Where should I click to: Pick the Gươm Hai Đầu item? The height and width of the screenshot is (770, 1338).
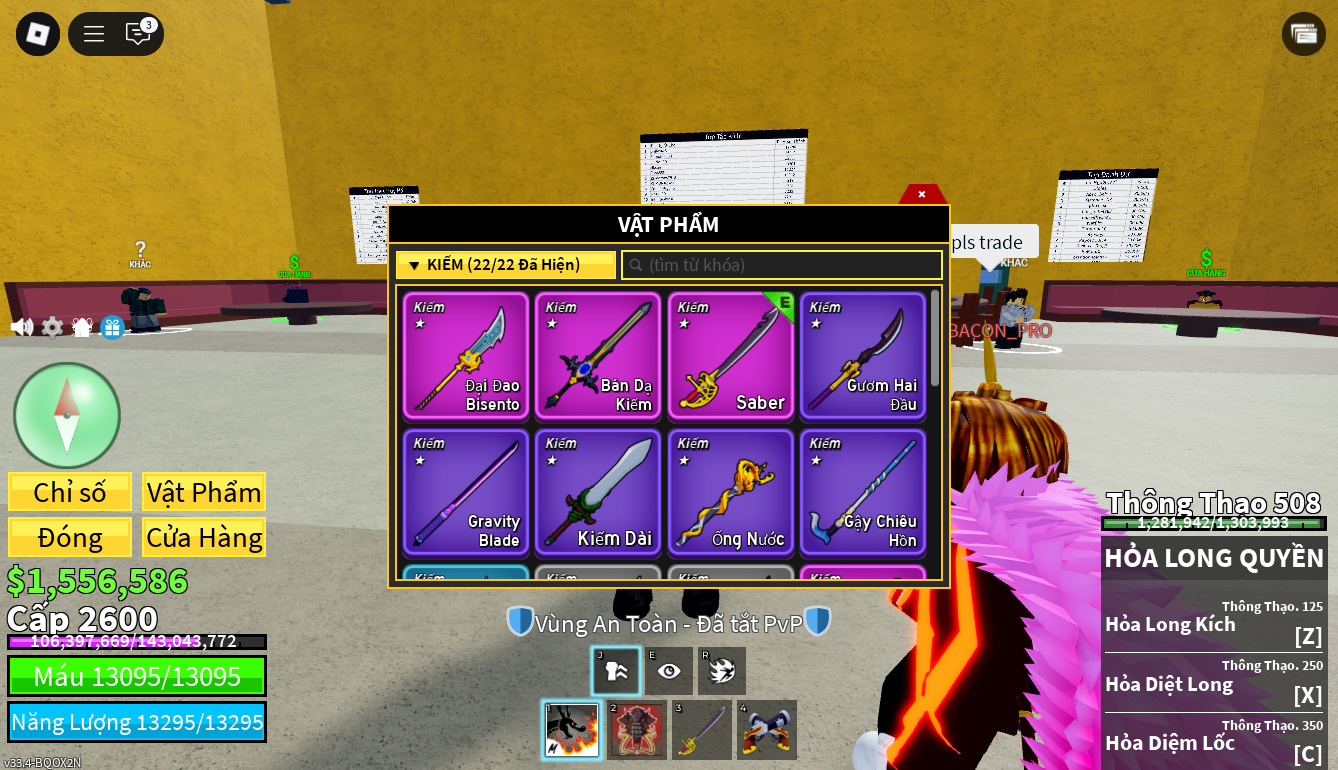coord(862,356)
